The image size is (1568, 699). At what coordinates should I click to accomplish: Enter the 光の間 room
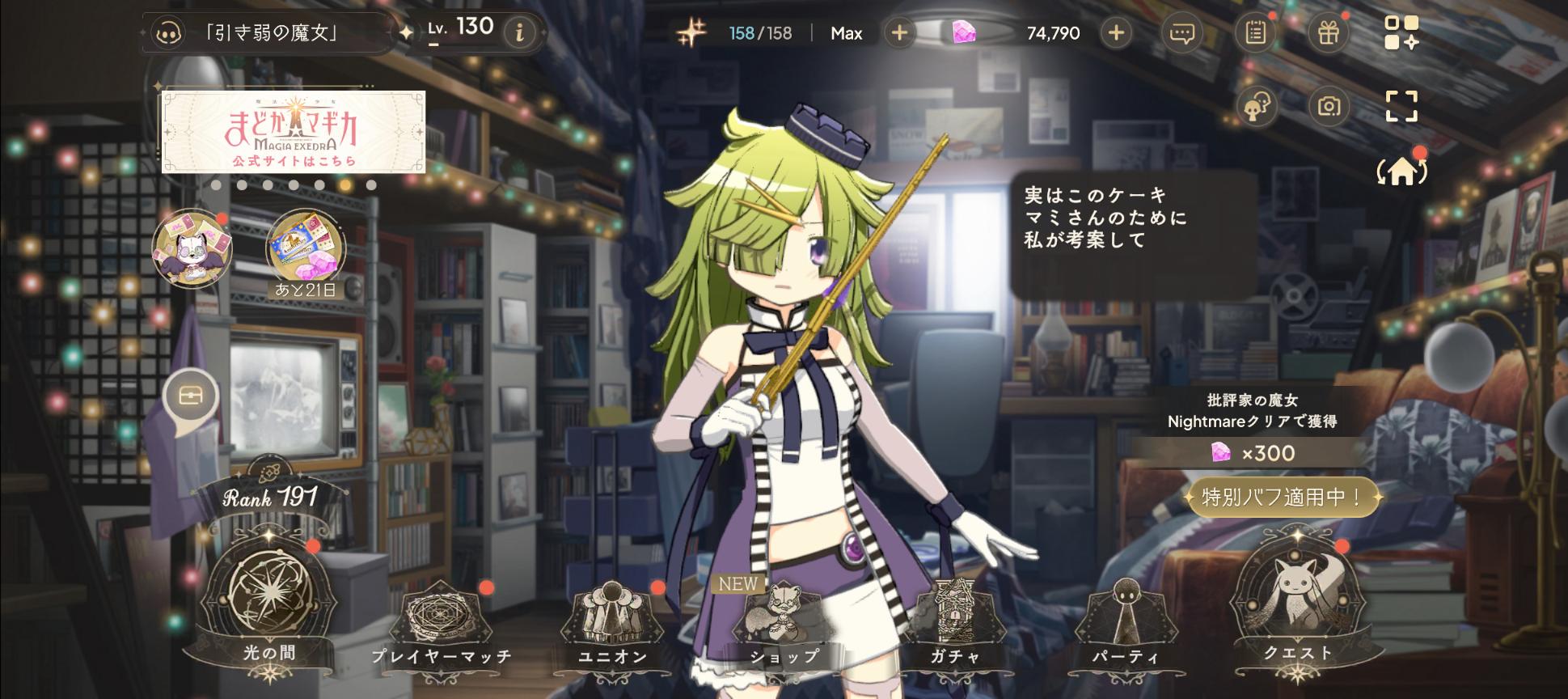[269, 599]
